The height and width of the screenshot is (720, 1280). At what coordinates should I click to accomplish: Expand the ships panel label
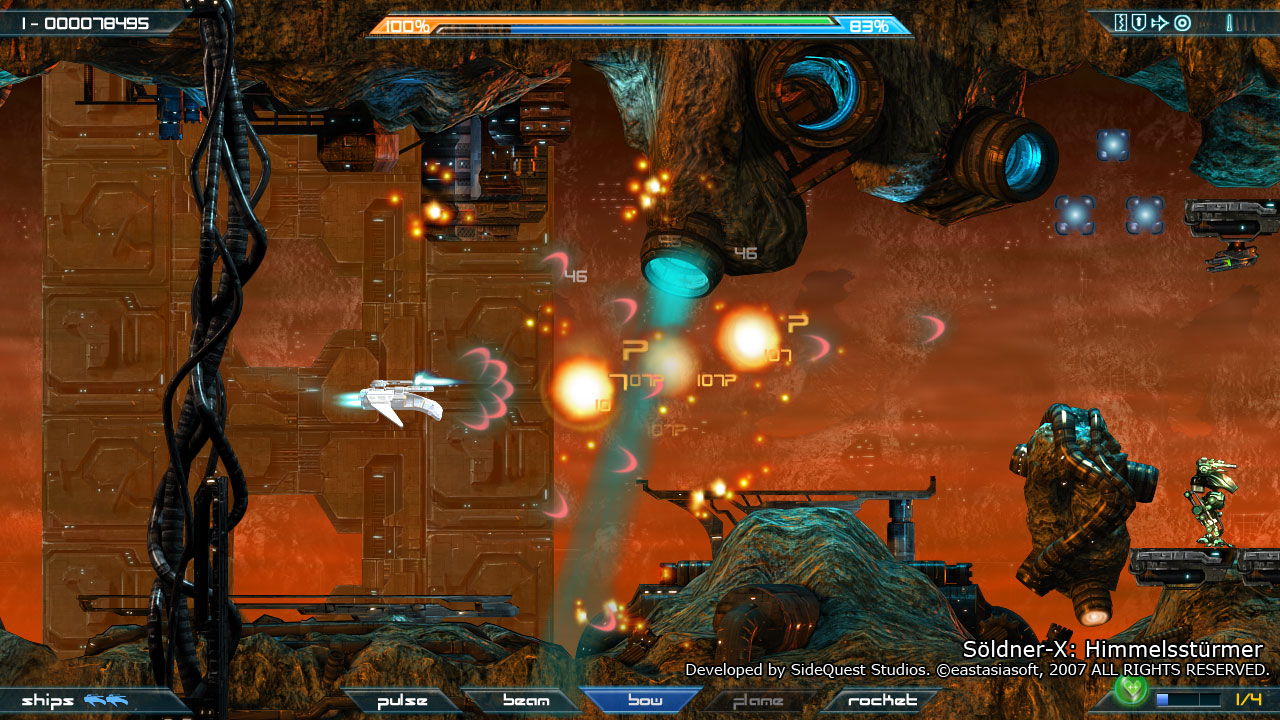(48, 700)
